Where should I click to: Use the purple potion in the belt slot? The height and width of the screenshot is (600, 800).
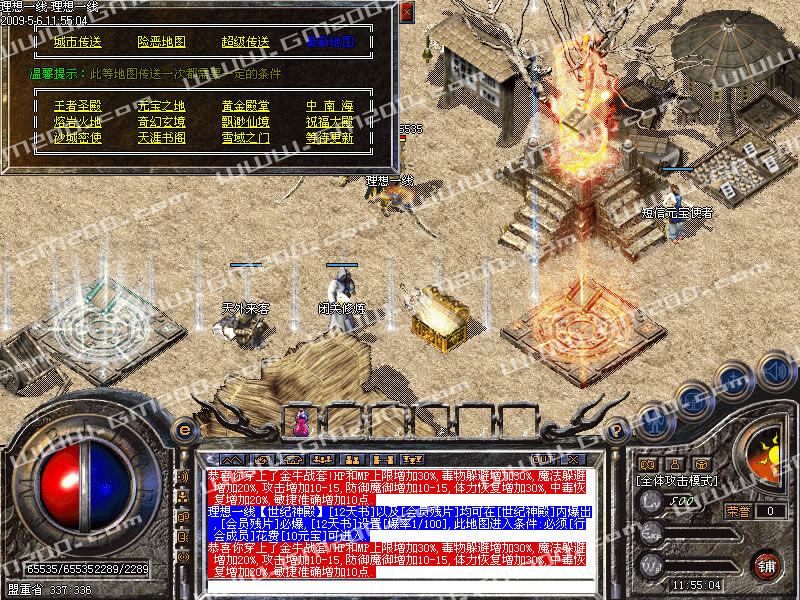[x=301, y=424]
